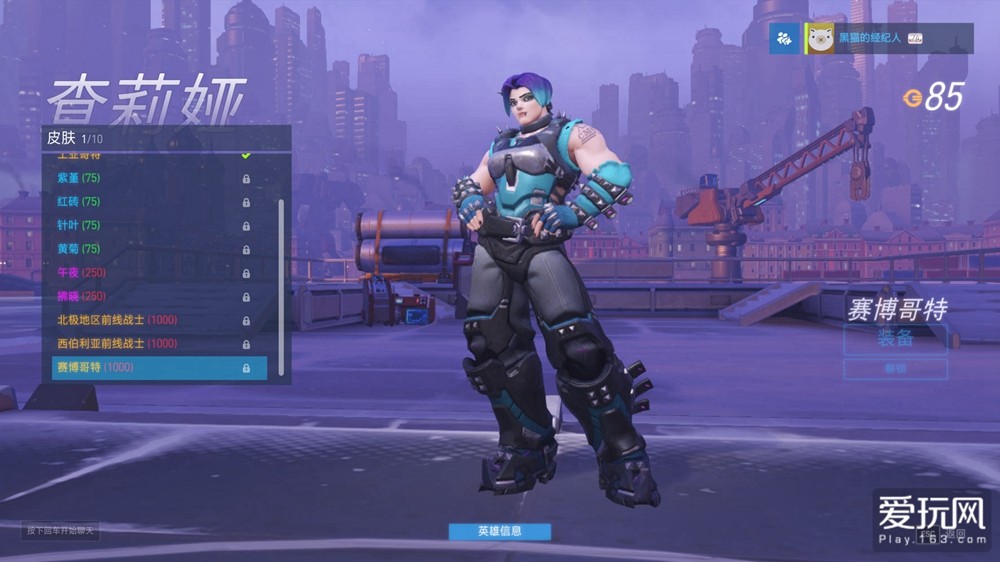Pick the 北极地区前线战士 skin

point(150,320)
